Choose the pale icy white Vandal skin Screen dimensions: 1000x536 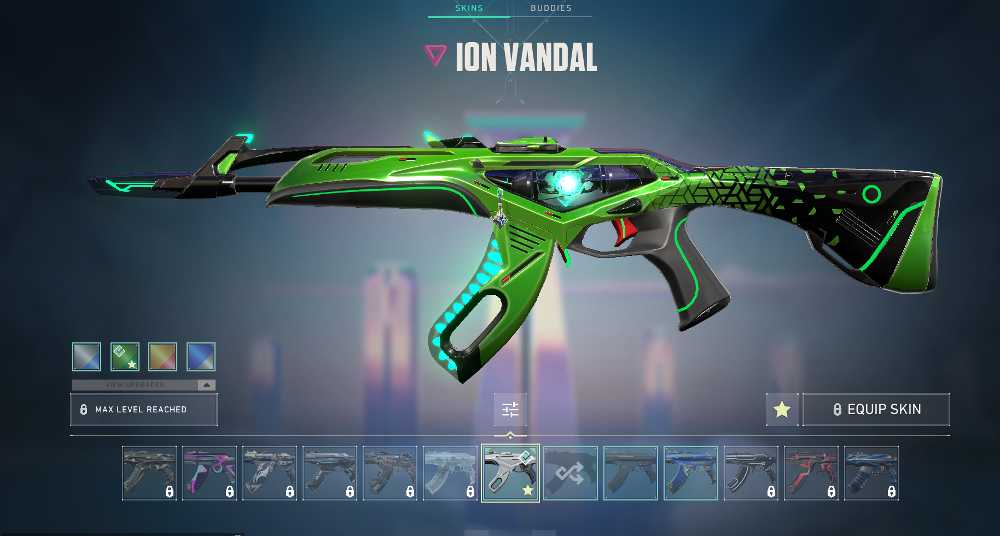(450, 473)
